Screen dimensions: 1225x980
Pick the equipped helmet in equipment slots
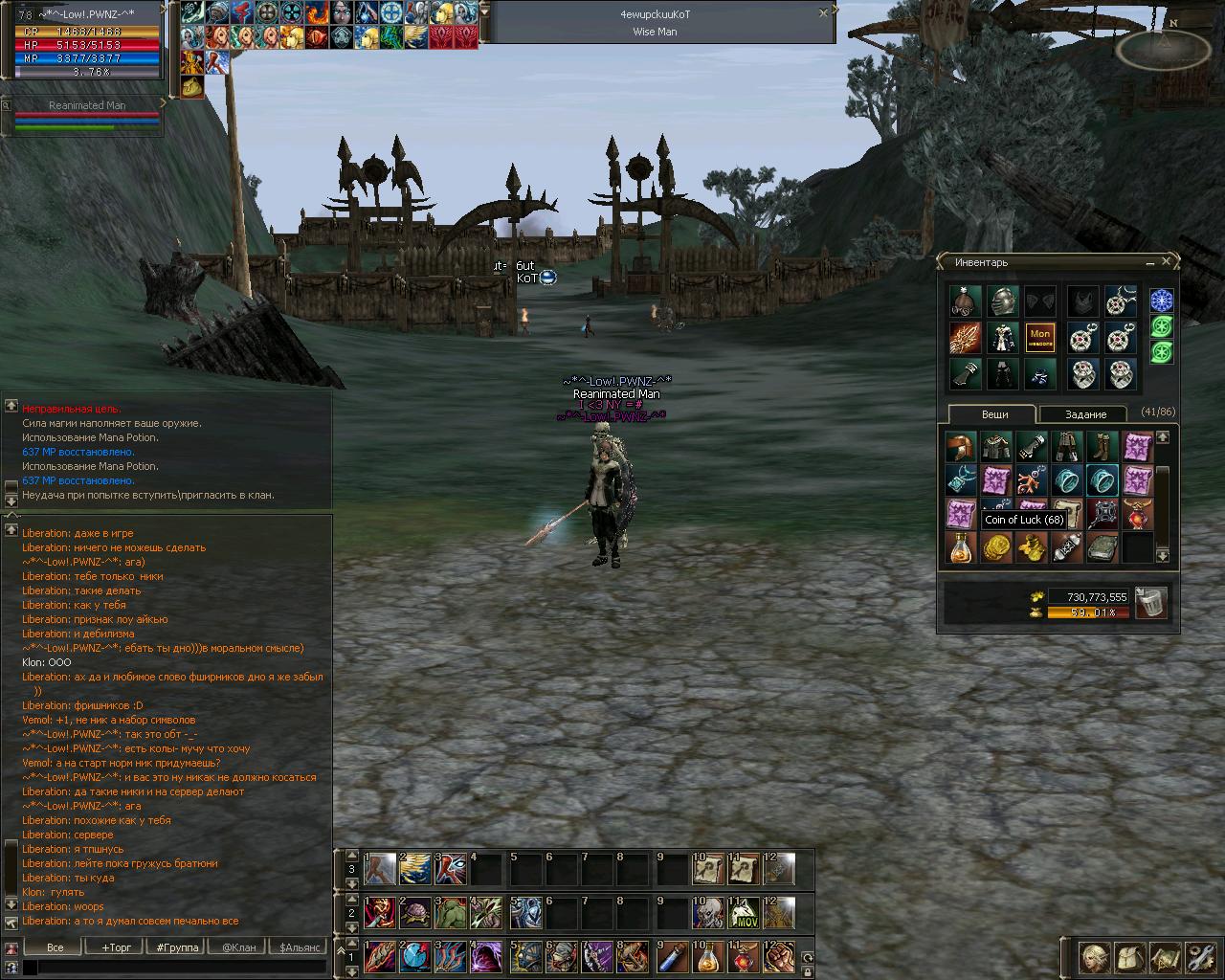1001,301
